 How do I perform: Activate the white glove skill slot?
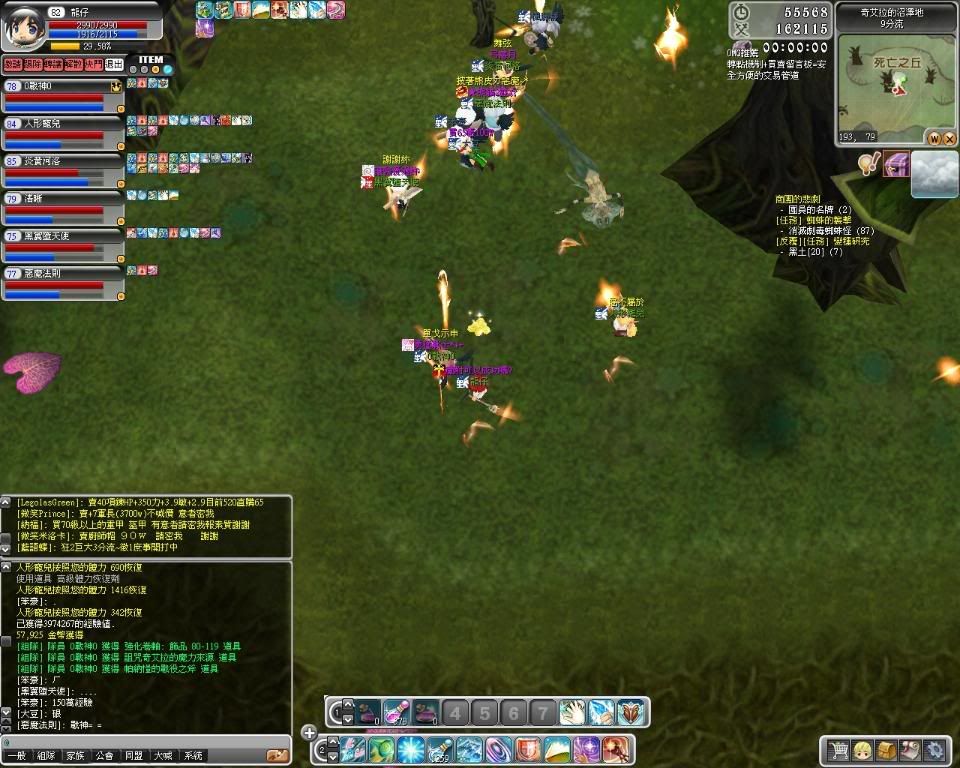click(x=571, y=712)
